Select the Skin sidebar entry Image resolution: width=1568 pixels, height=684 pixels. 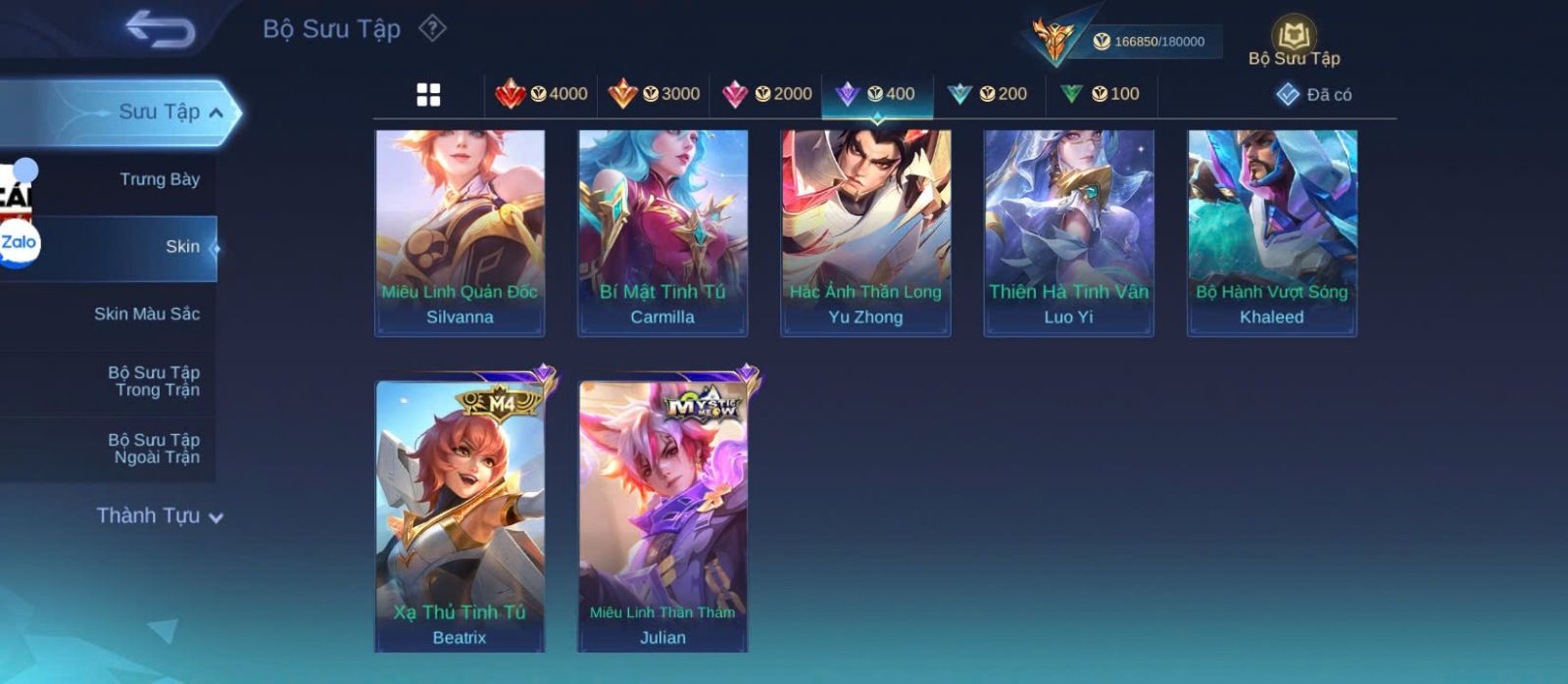[x=182, y=247]
